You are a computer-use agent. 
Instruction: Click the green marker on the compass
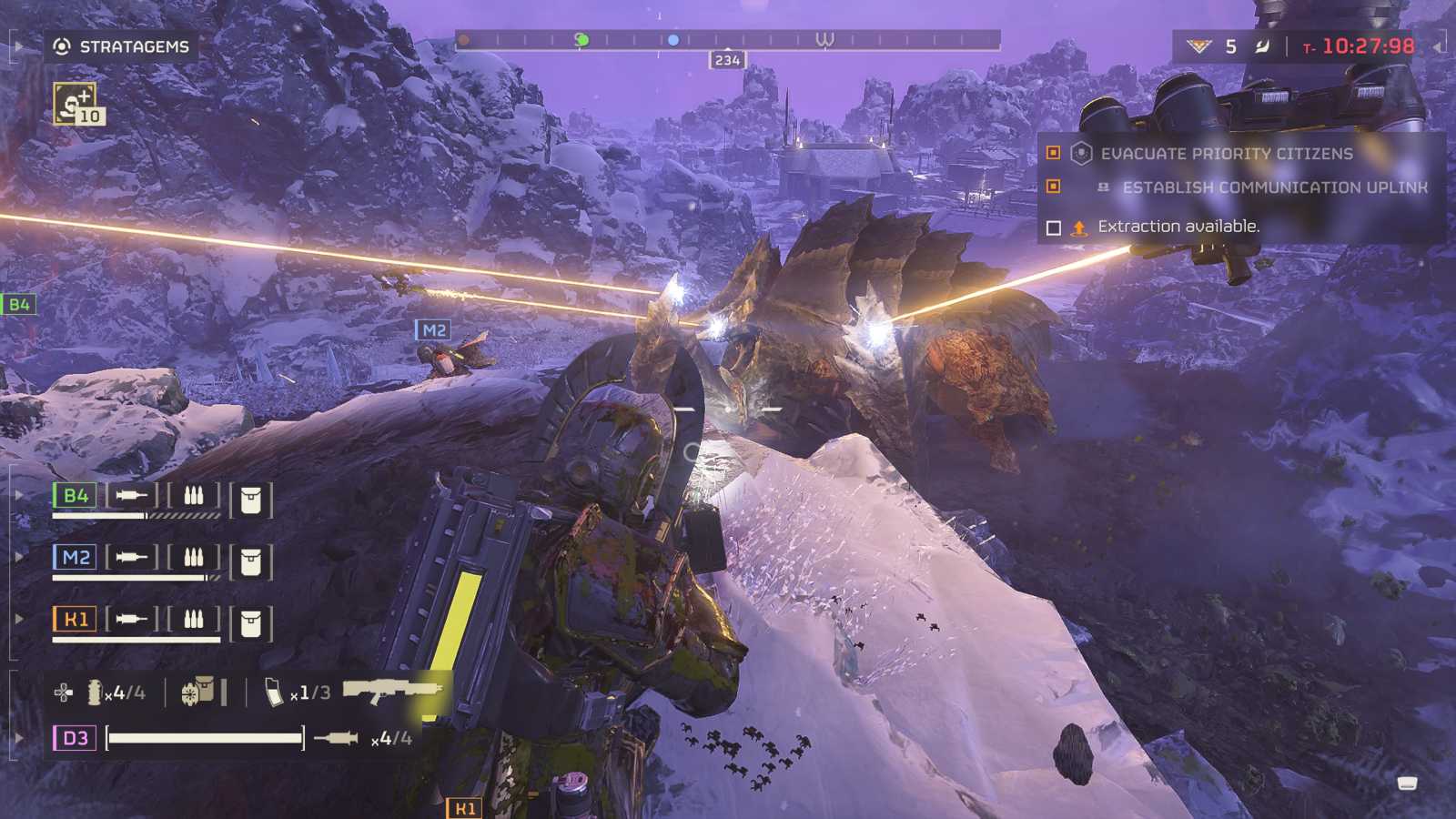[581, 40]
